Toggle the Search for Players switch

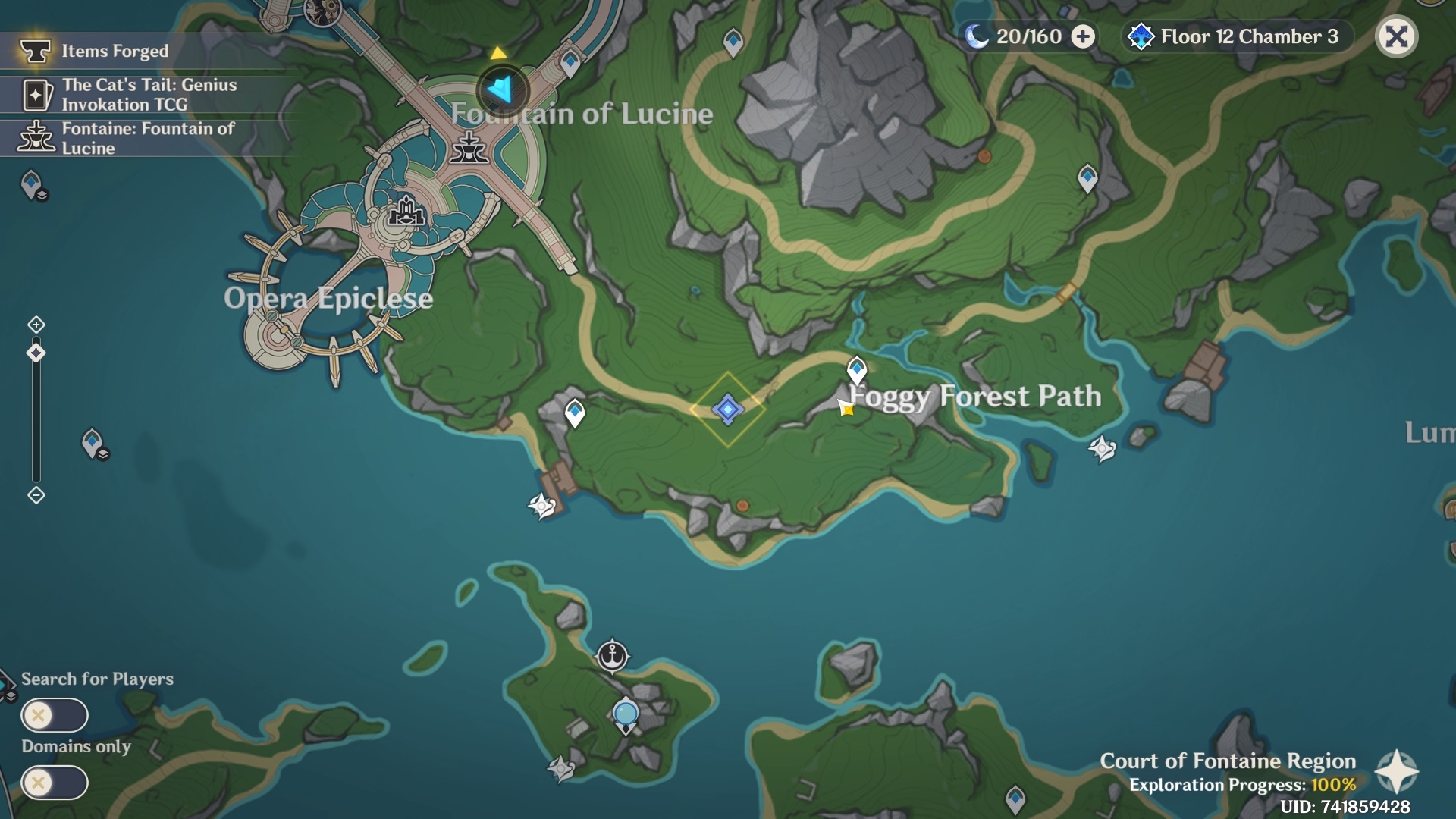[55, 715]
